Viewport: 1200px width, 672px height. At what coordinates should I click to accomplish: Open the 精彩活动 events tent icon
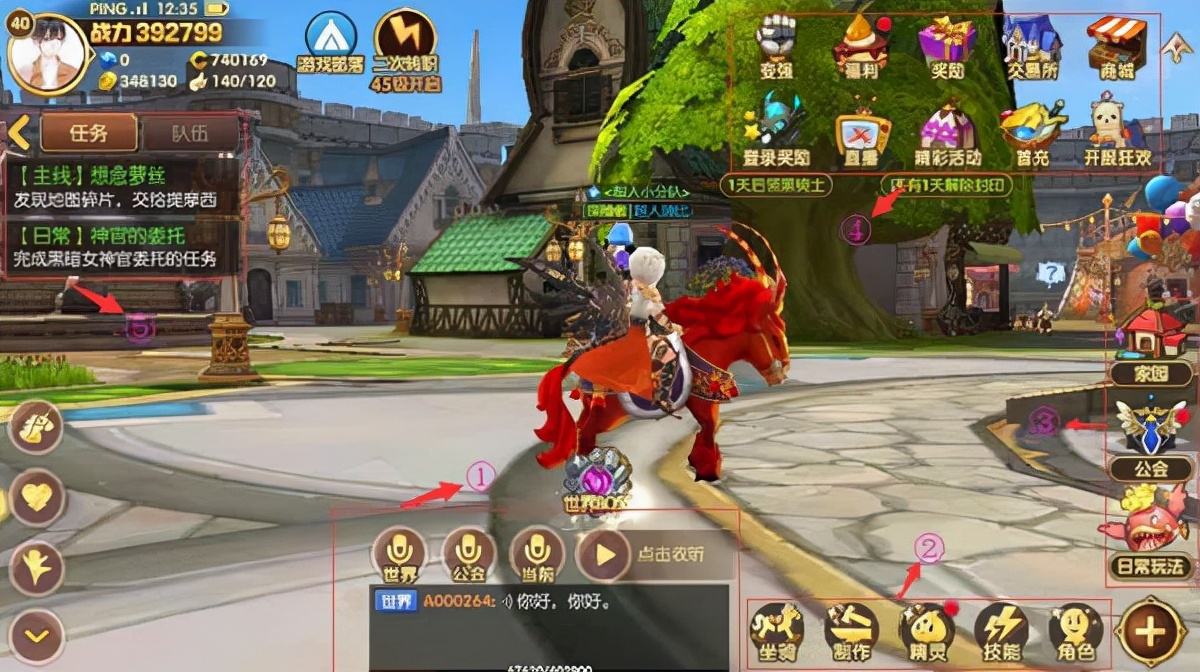(x=947, y=130)
